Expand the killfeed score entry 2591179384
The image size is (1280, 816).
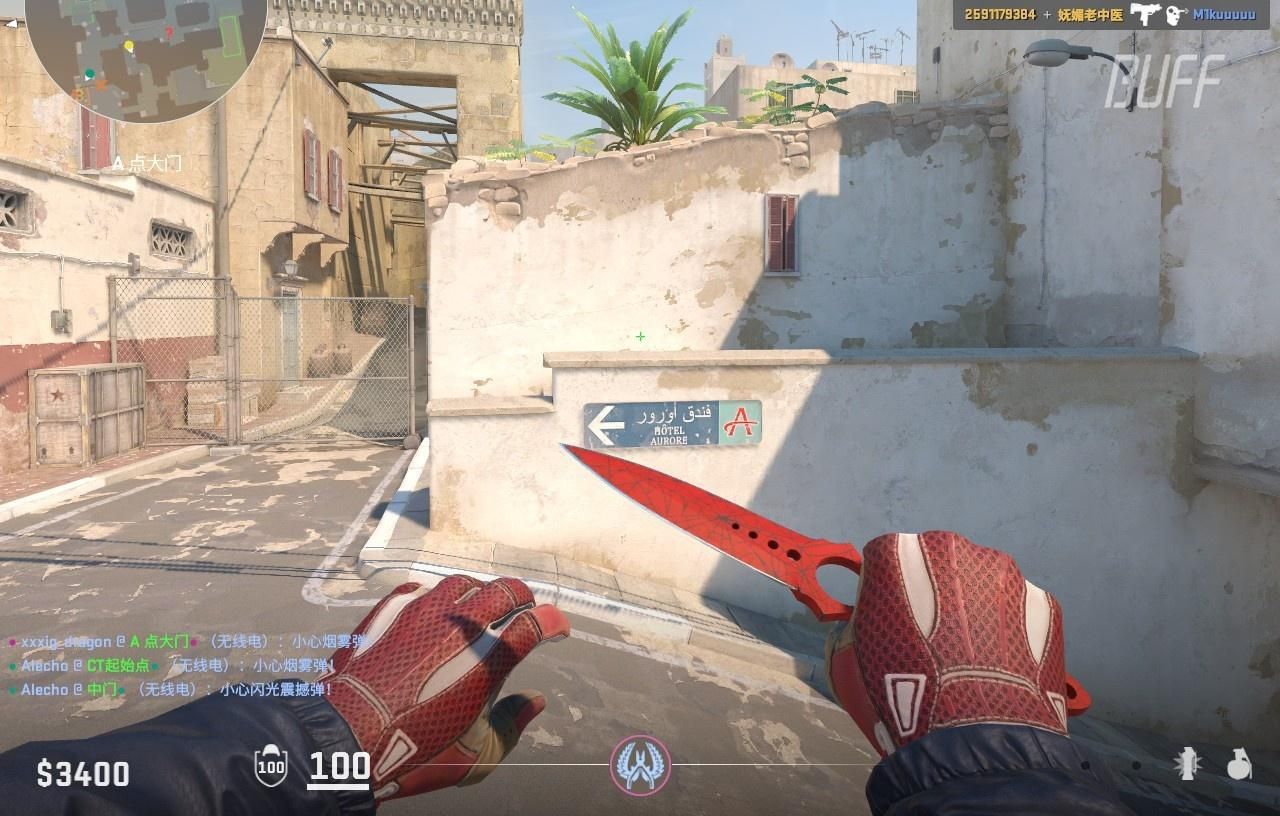(1000, 14)
